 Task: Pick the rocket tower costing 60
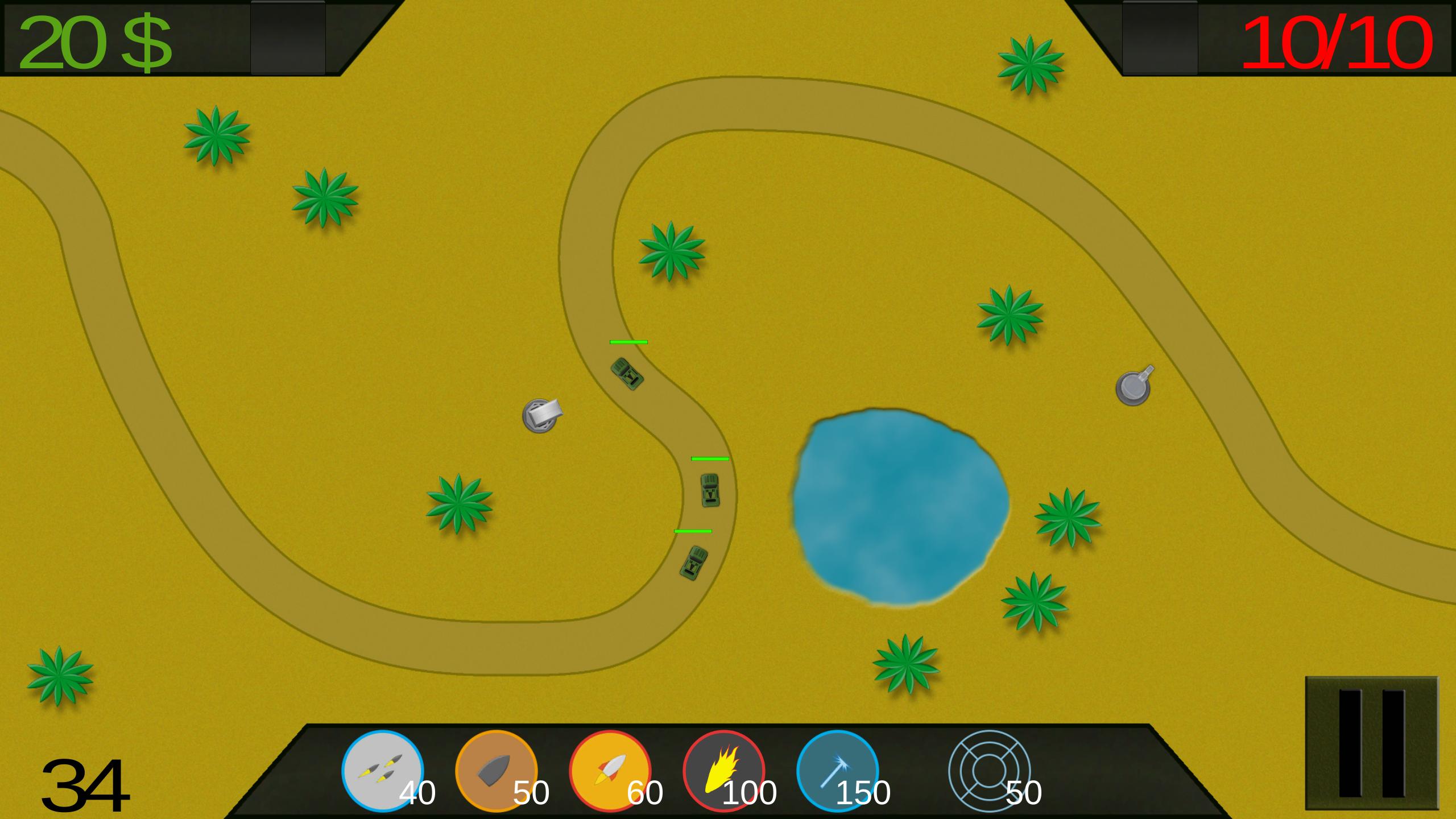coord(610,771)
